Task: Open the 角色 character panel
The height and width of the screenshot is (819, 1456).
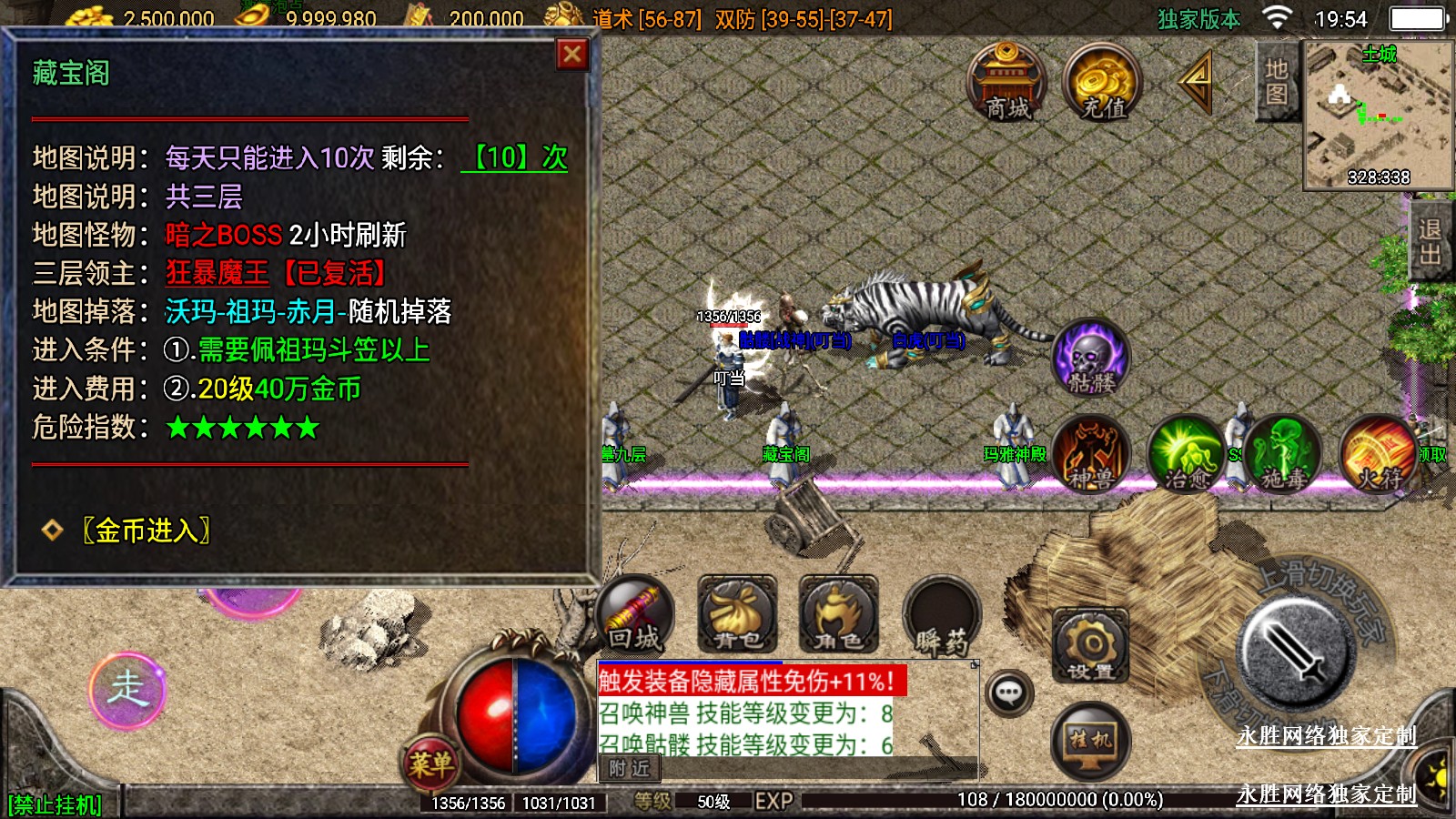Action: 838,616
